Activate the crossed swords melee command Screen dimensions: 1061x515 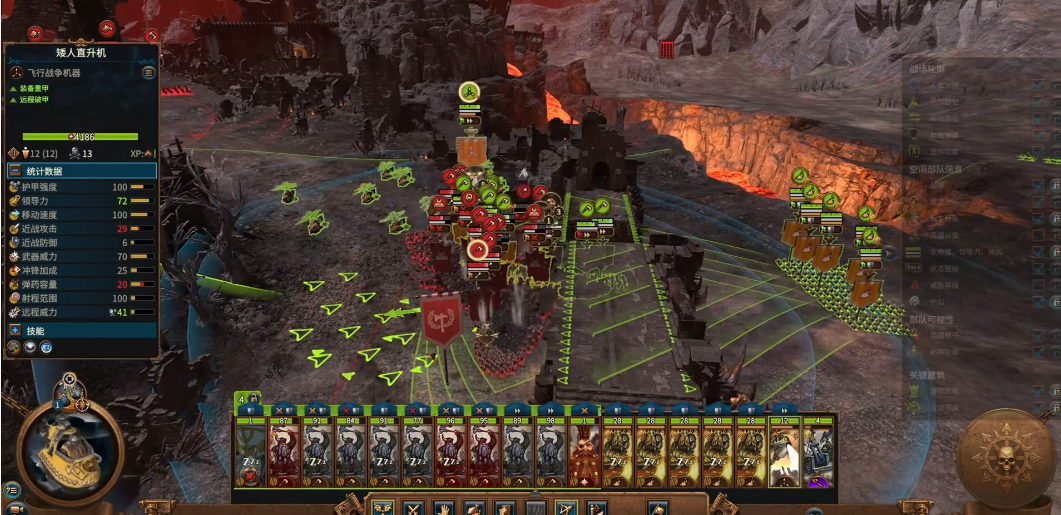pyautogui.click(x=413, y=508)
